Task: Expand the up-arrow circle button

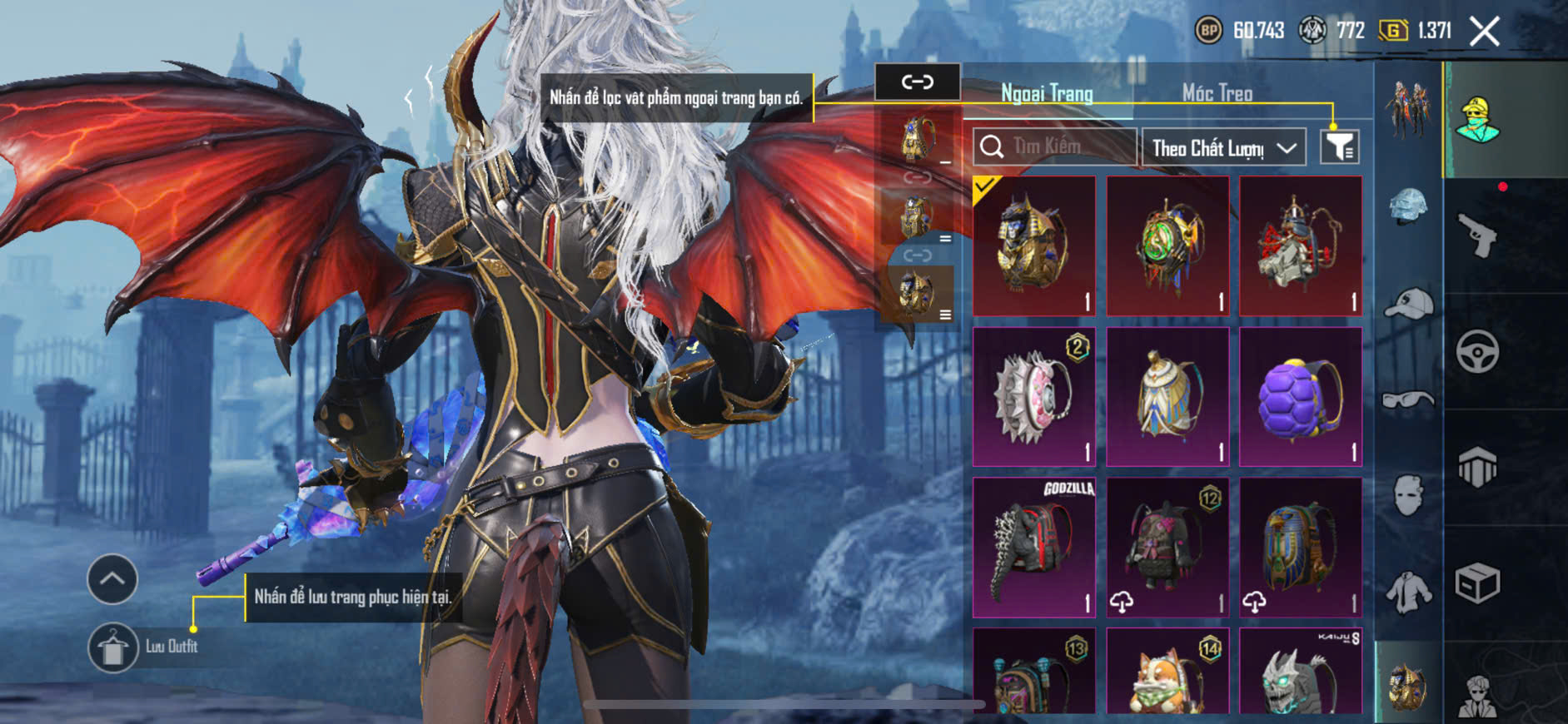Action: 112,578
